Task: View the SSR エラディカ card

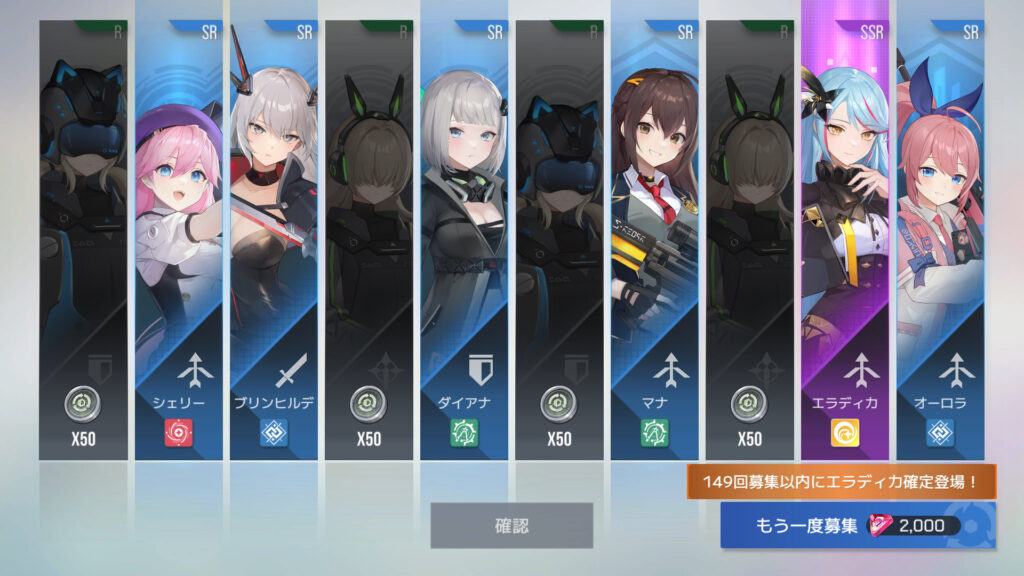Action: pos(844,240)
